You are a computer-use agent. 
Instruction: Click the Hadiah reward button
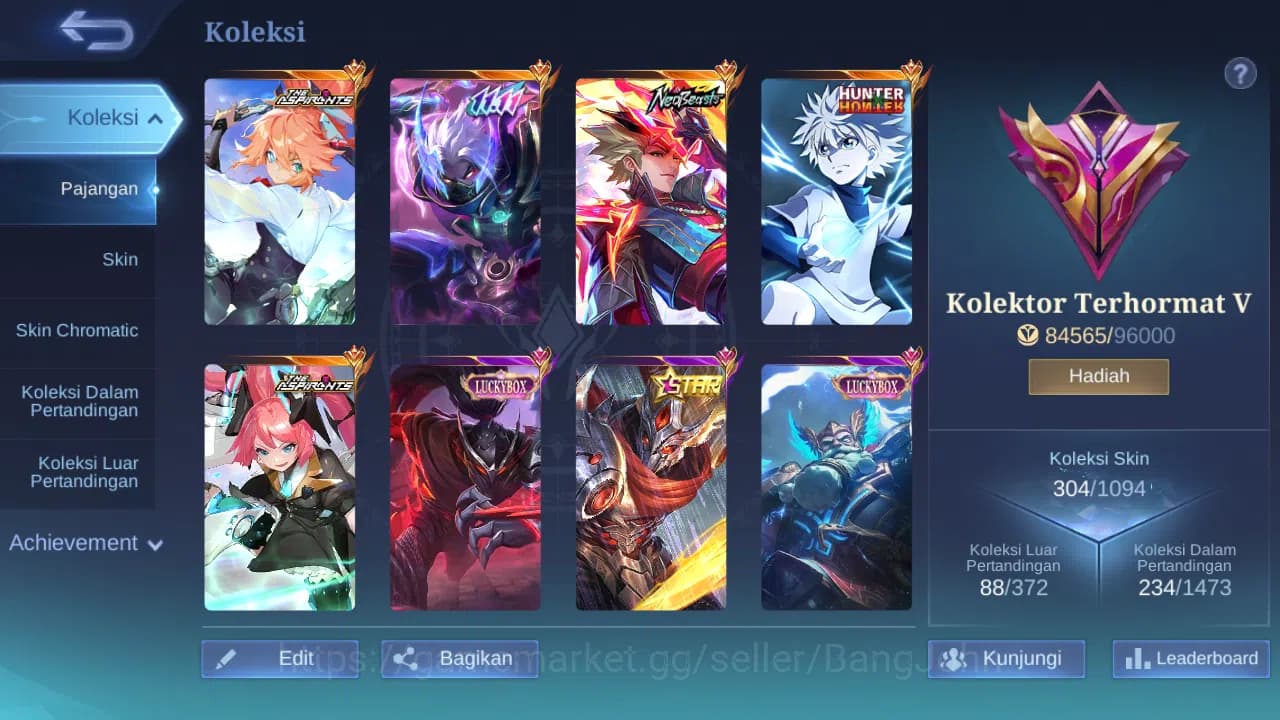pyautogui.click(x=1098, y=375)
